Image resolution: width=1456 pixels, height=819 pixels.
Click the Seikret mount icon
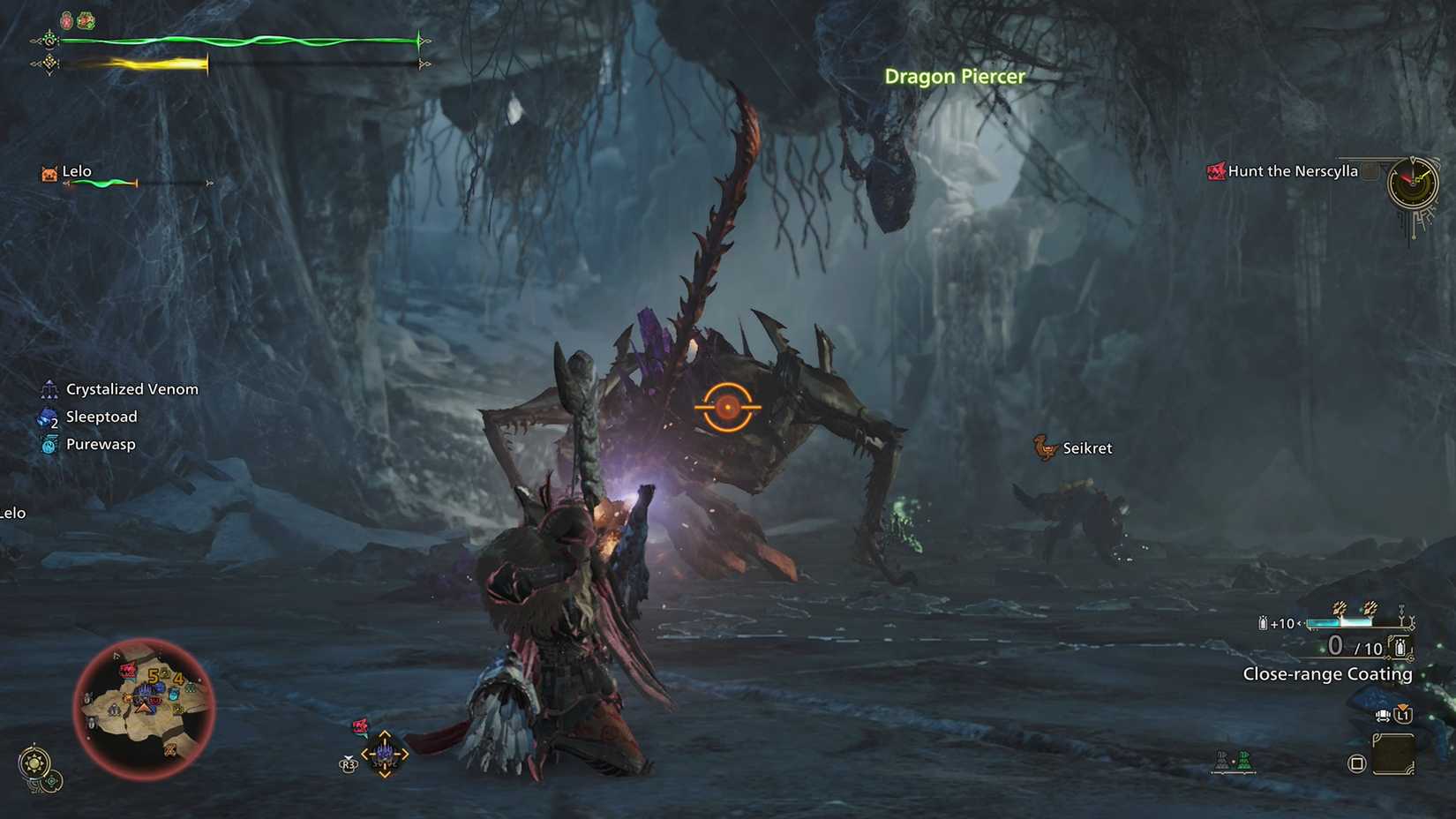point(1045,447)
